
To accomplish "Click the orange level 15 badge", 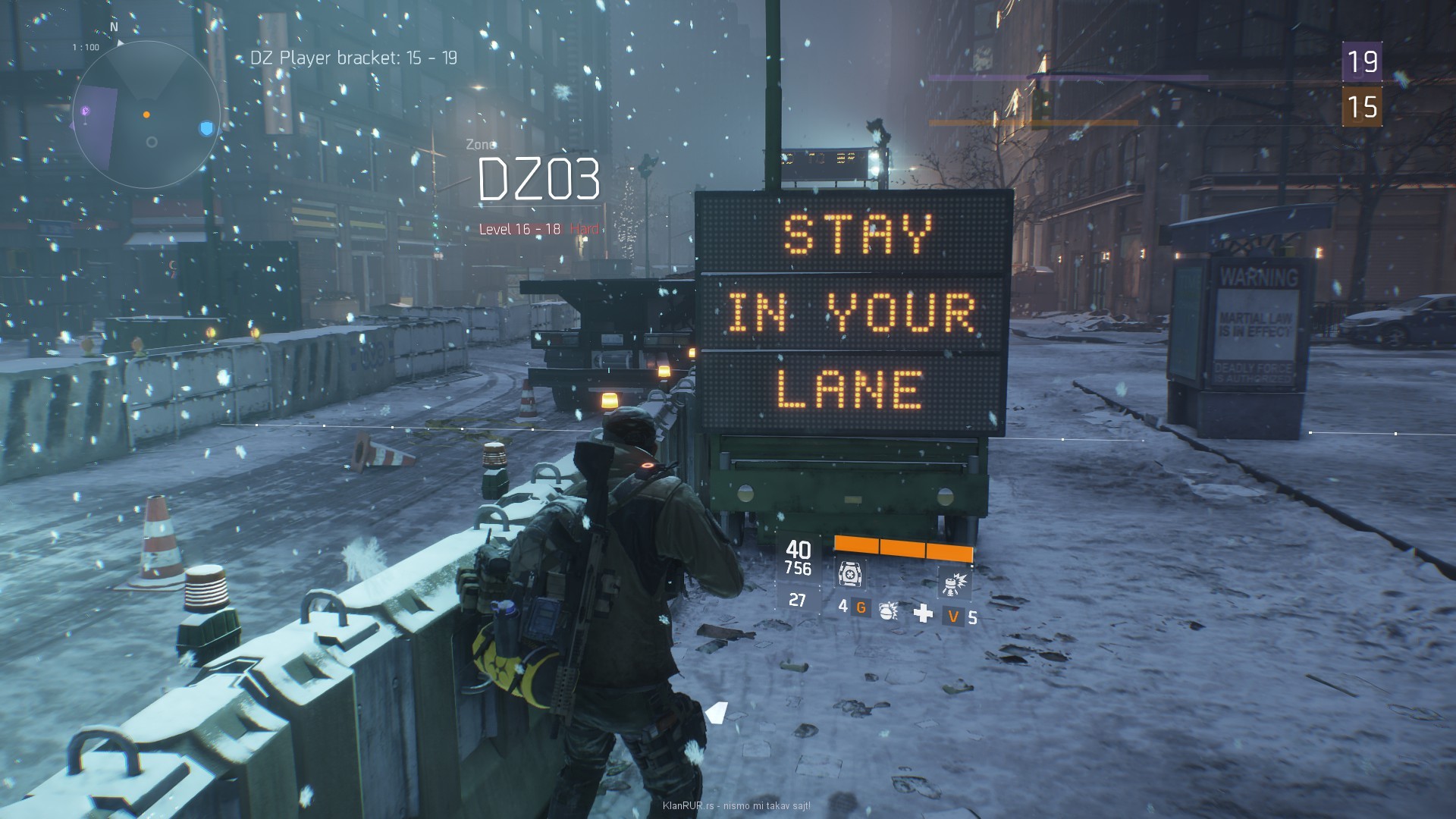I will 1362,107.
